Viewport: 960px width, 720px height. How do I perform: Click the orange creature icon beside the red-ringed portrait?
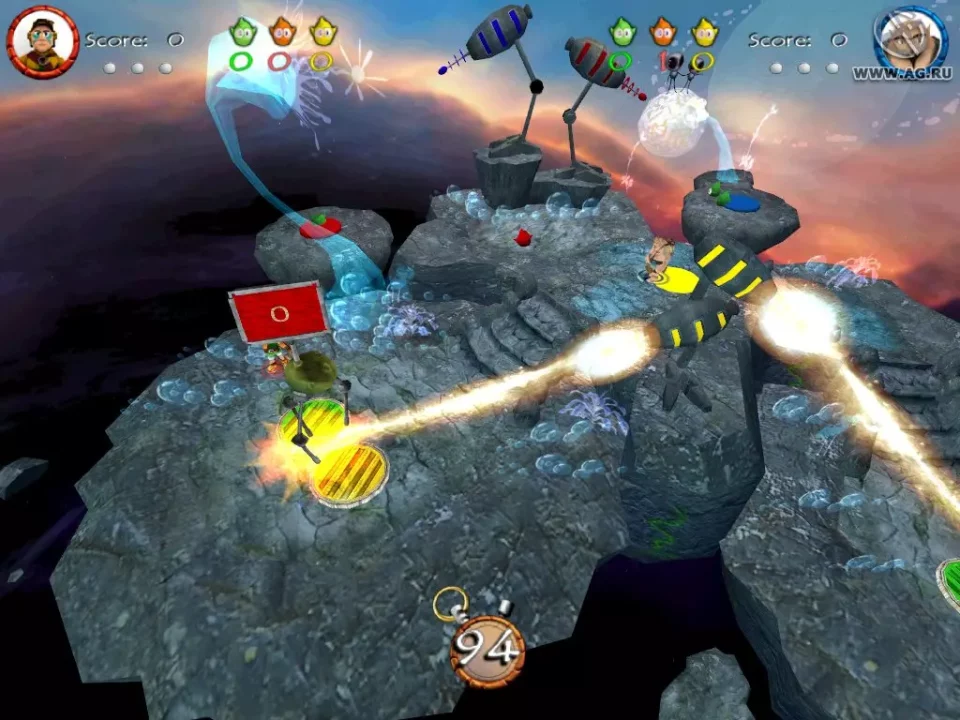(281, 32)
